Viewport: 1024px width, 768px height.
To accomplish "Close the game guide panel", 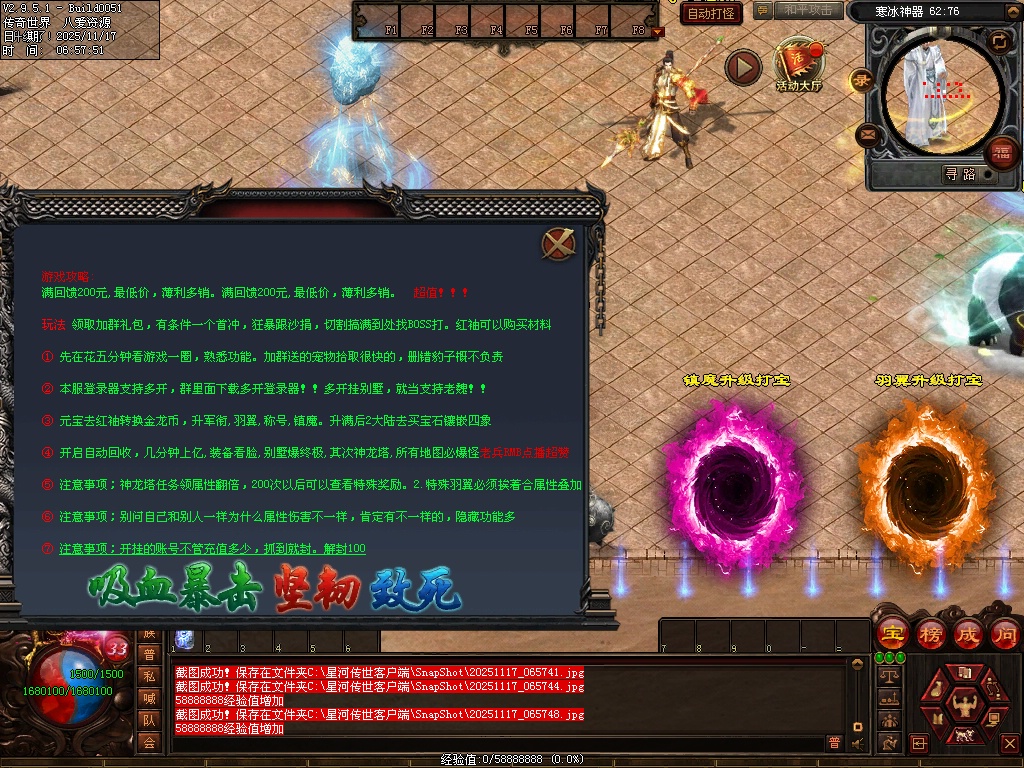I will 558,243.
